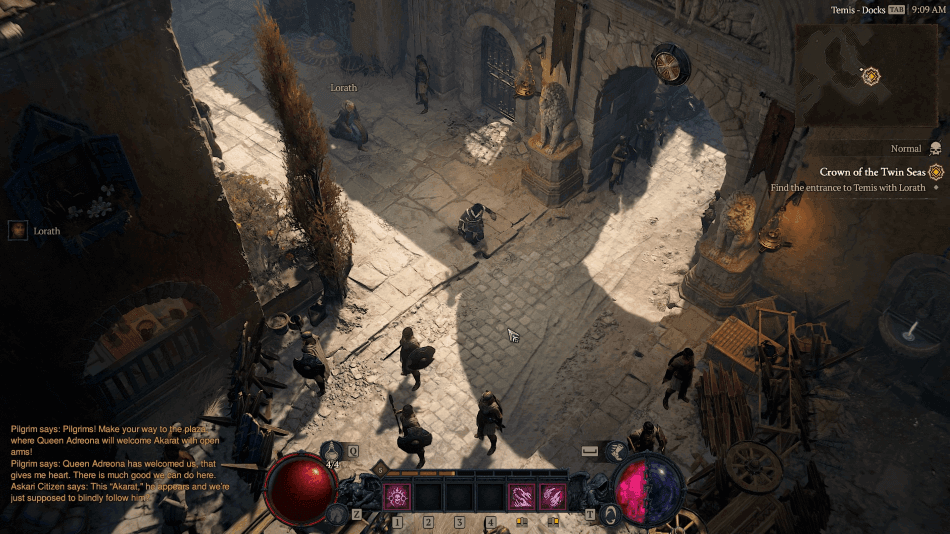Select the quest marker on the minimap
The width and height of the screenshot is (950, 534).
[870, 75]
